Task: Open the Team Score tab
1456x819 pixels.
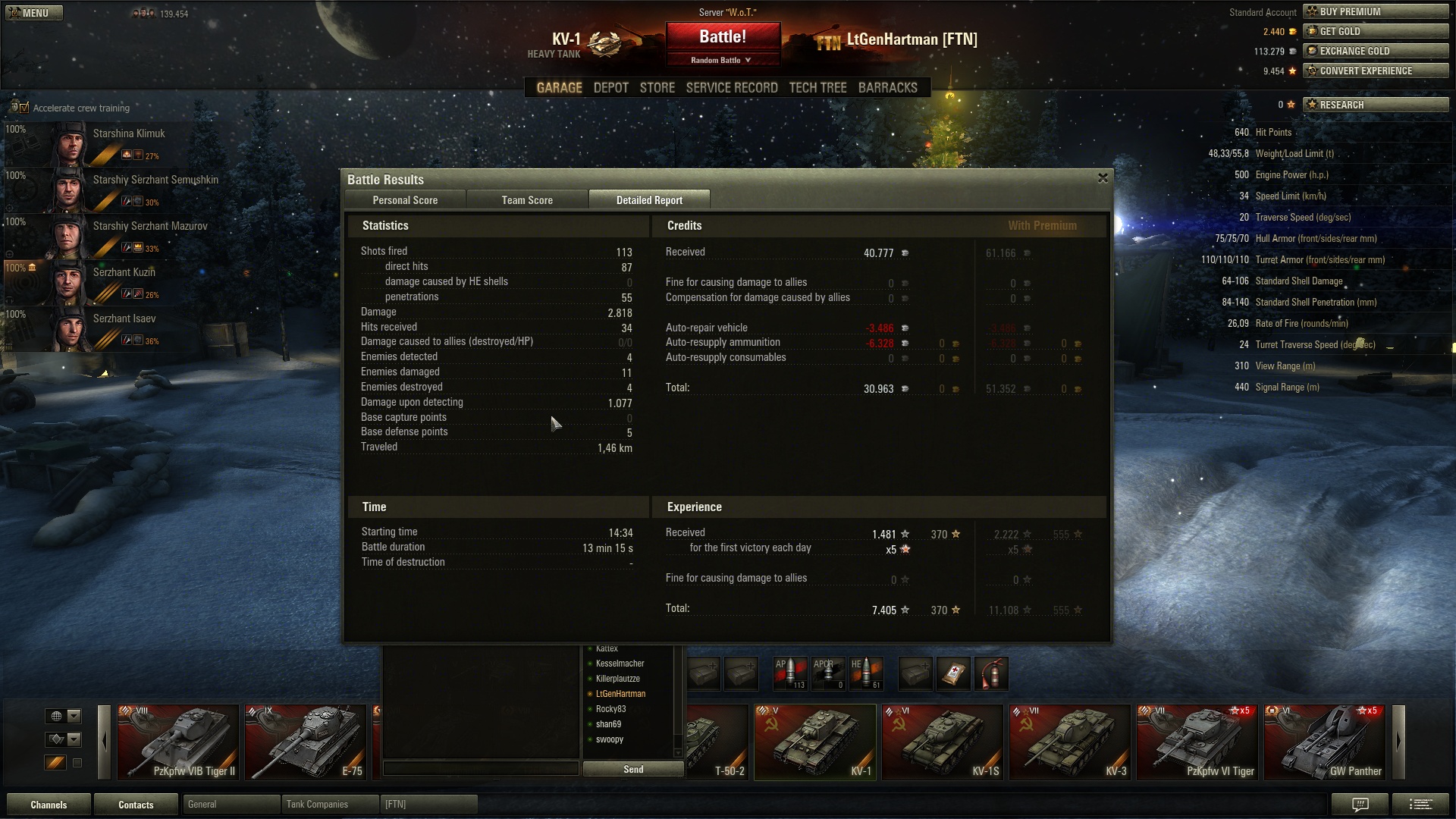Action: [x=527, y=200]
